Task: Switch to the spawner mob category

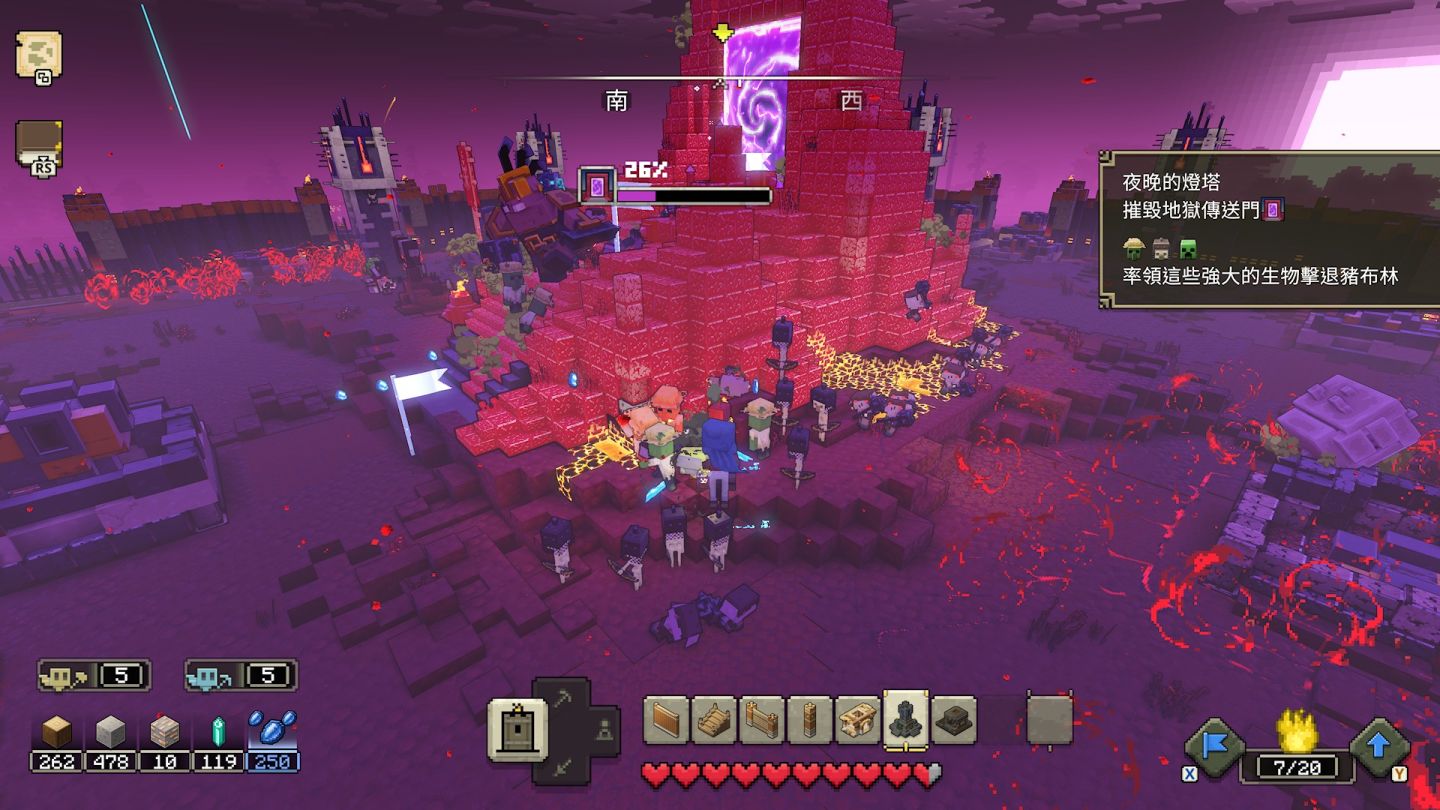Action: [x=602, y=732]
